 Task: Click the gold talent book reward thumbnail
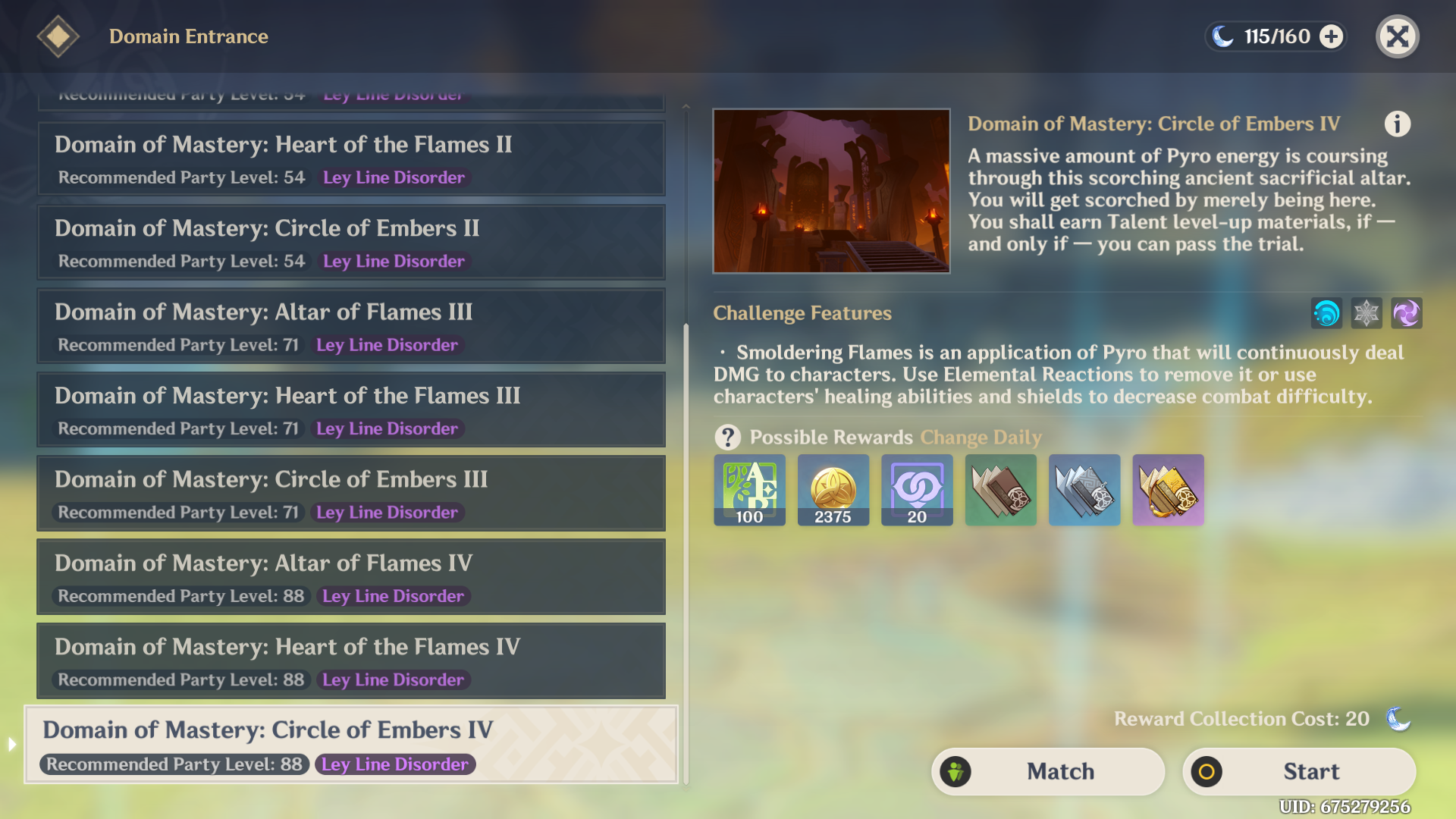1167,489
